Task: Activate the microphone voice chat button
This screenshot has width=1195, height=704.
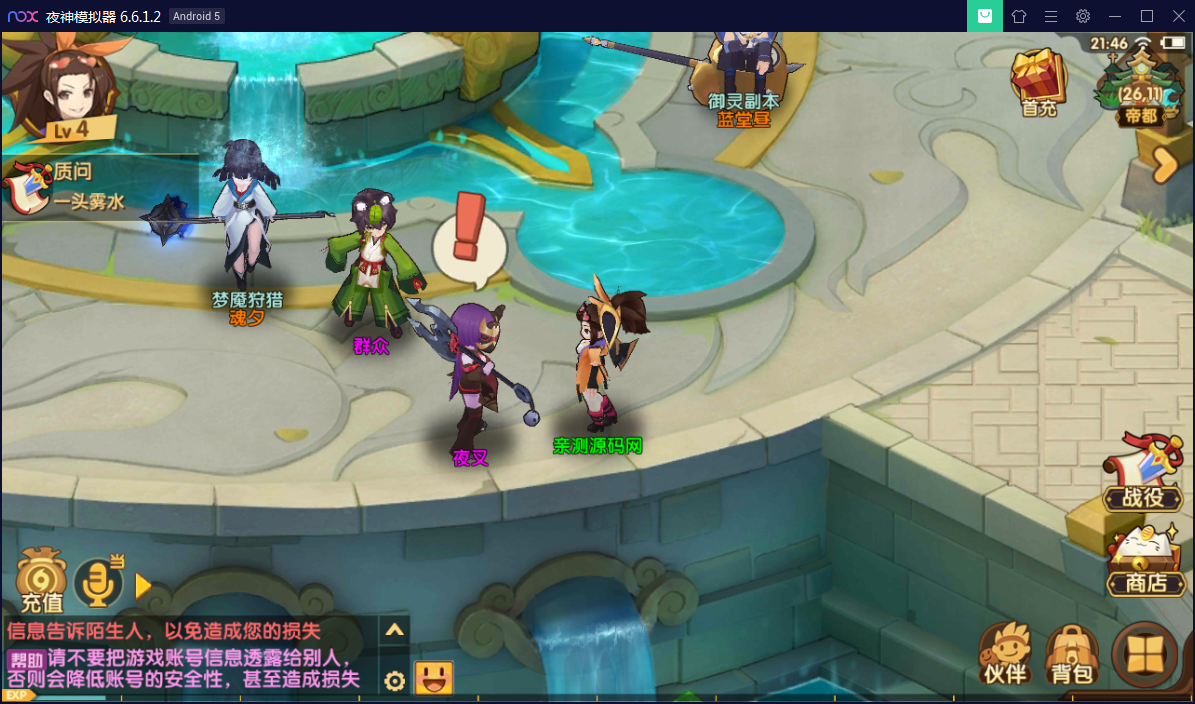Action: tap(98, 582)
